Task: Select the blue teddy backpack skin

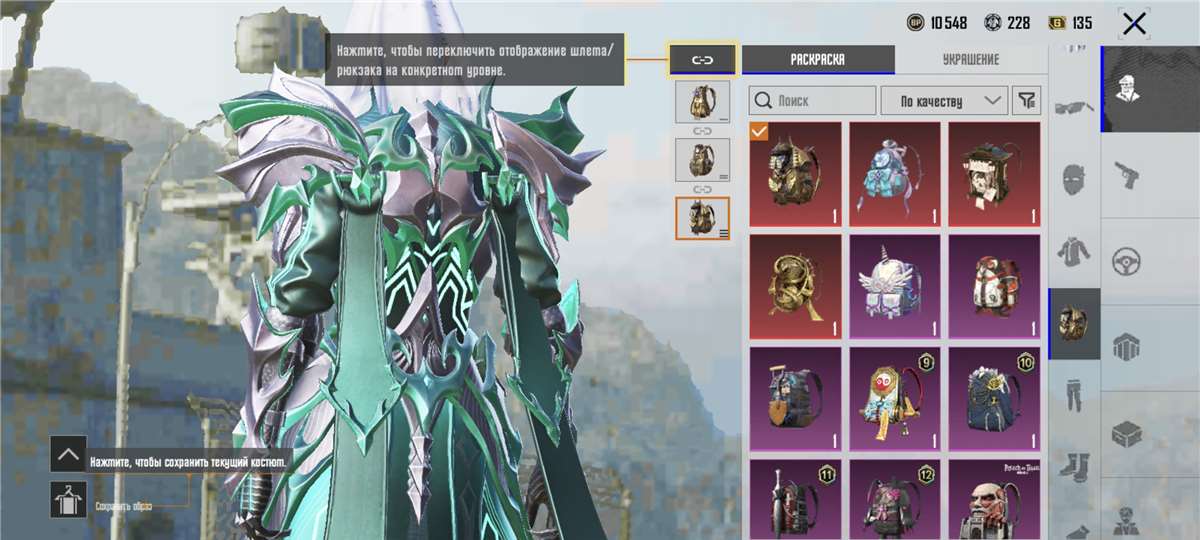Action: coord(895,174)
